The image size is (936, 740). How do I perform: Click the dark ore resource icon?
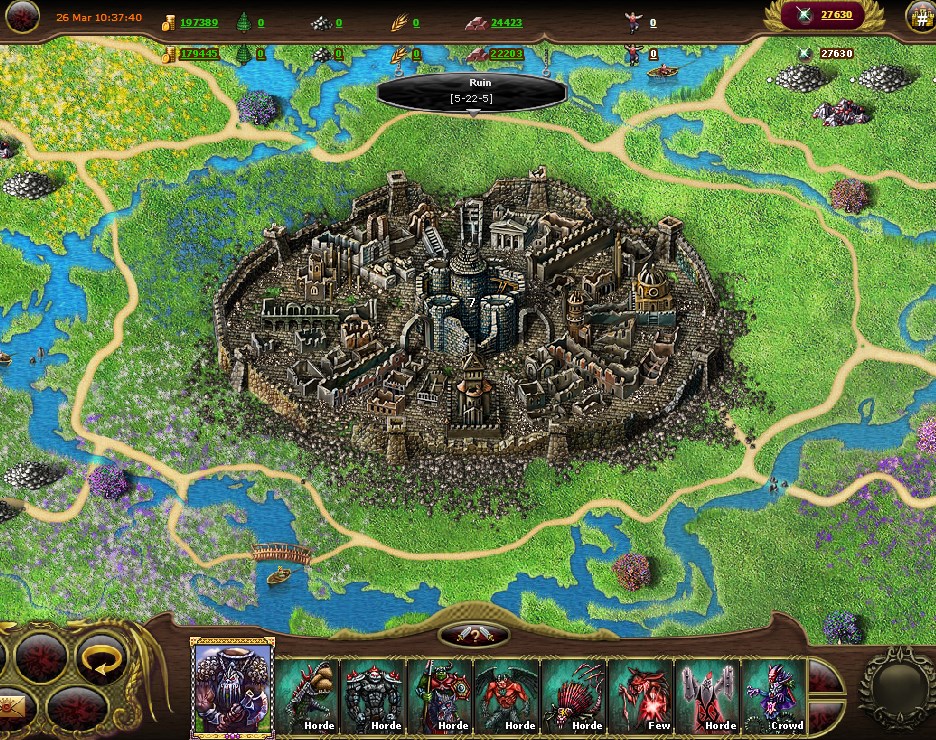(321, 22)
